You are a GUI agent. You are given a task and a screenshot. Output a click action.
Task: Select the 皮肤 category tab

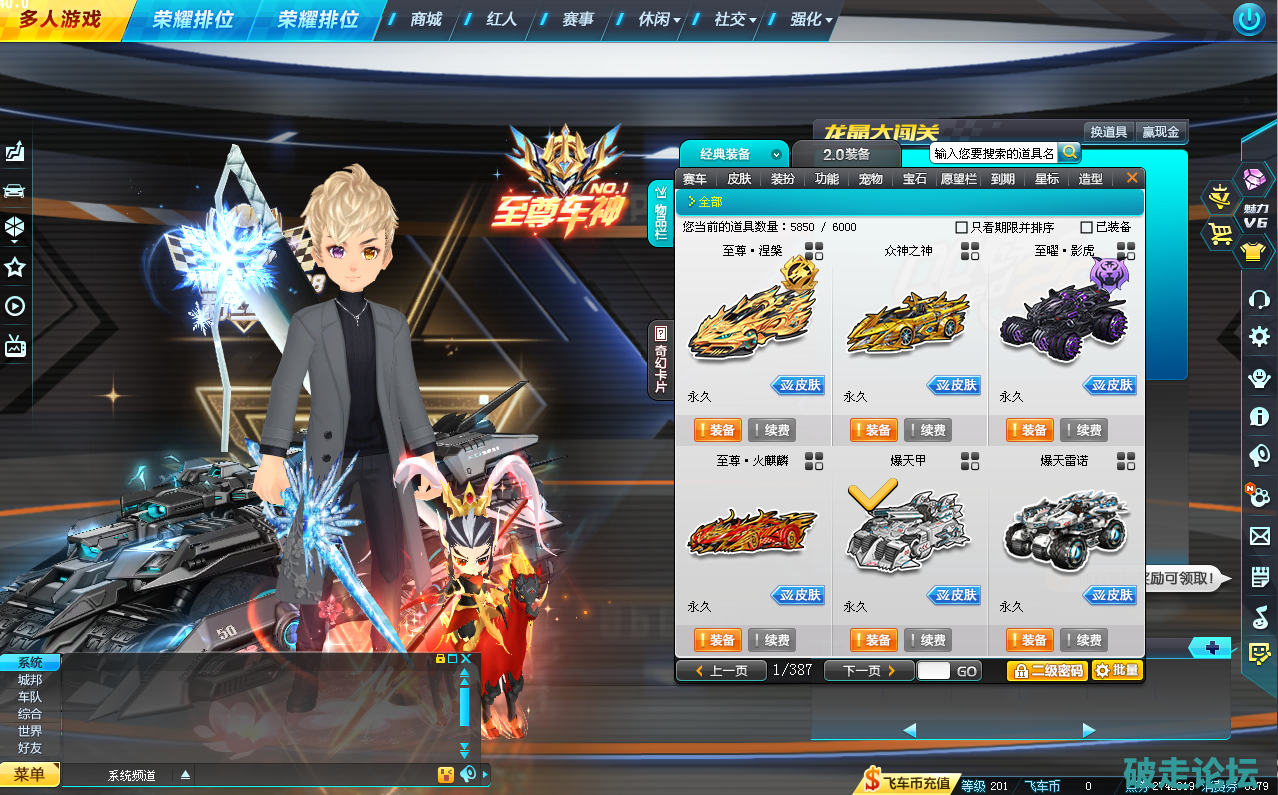pyautogui.click(x=739, y=179)
